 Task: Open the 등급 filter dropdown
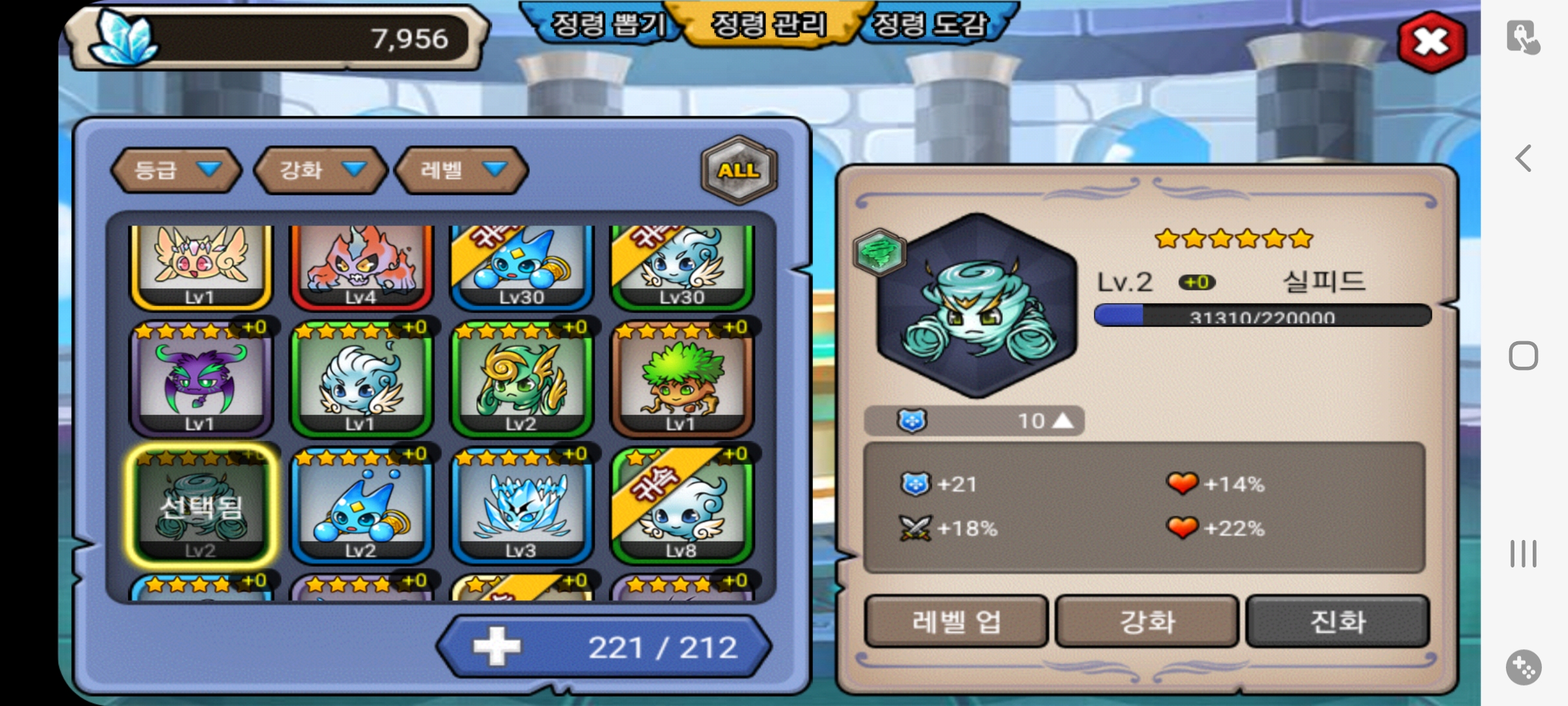176,171
